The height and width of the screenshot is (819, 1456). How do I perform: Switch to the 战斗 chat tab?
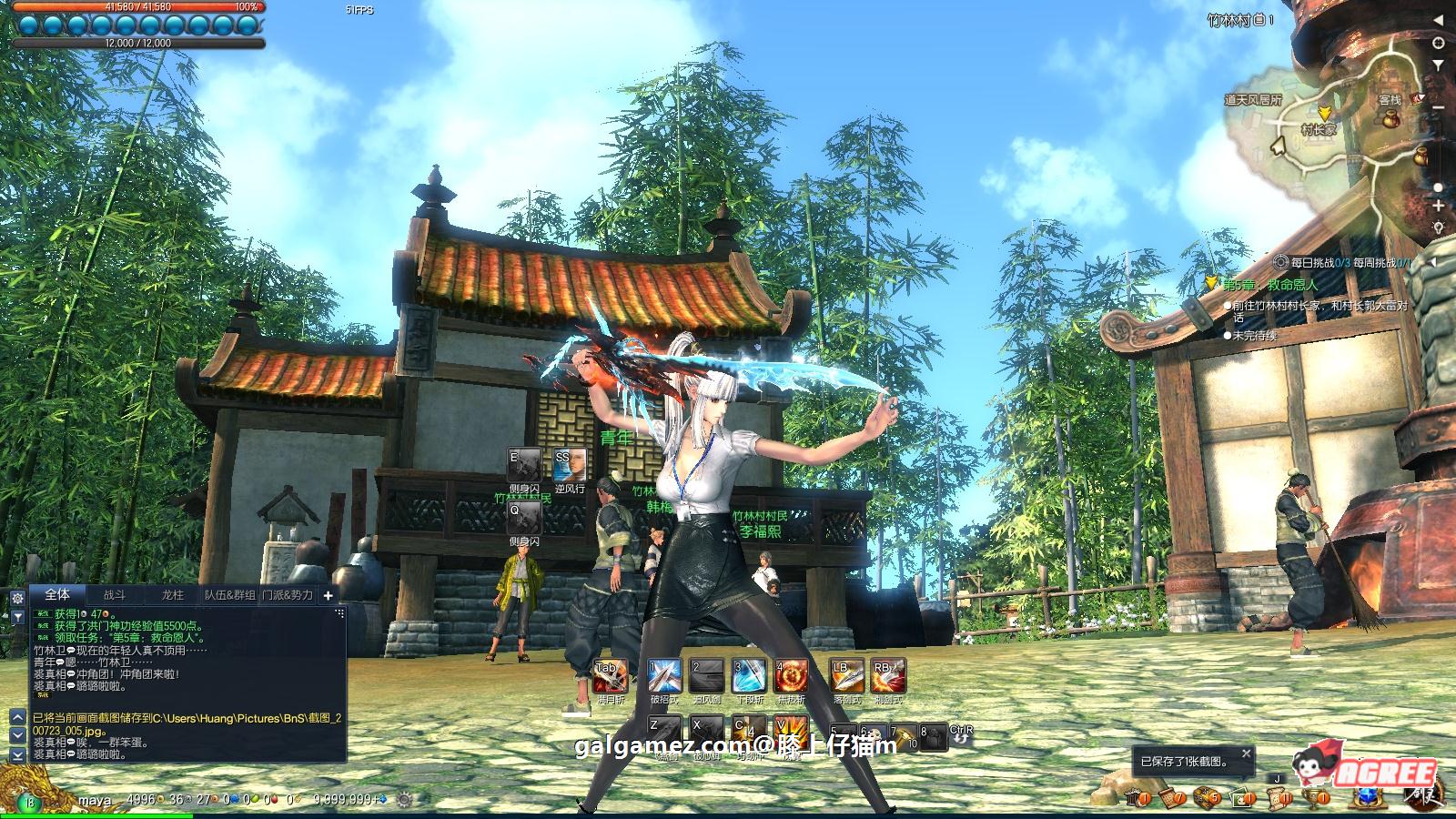click(x=115, y=595)
